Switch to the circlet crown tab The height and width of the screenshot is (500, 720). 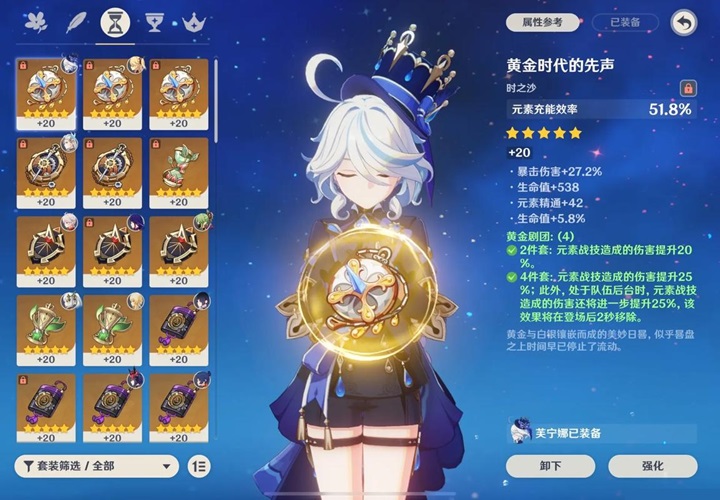point(194,20)
